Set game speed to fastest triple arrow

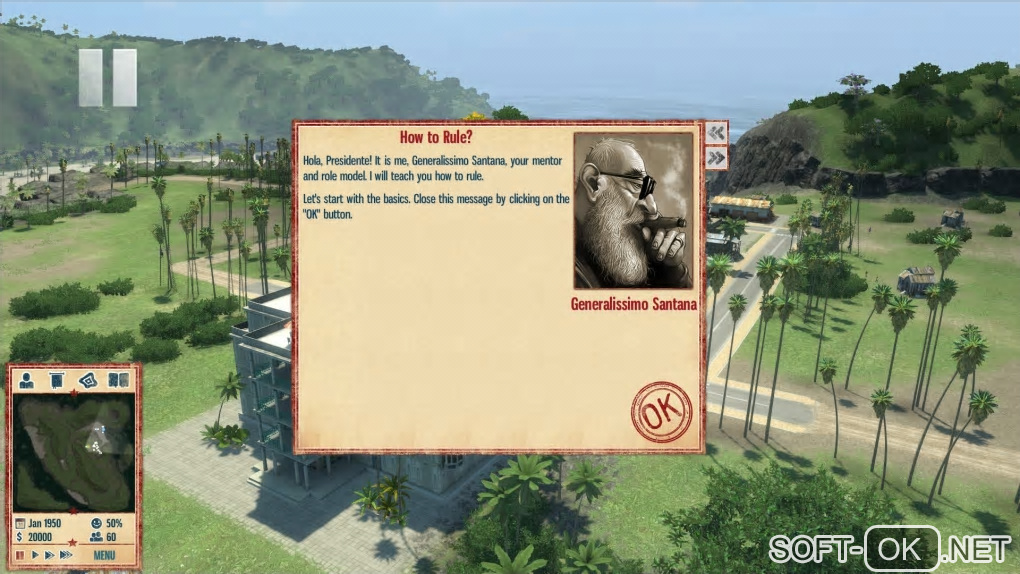tap(66, 554)
